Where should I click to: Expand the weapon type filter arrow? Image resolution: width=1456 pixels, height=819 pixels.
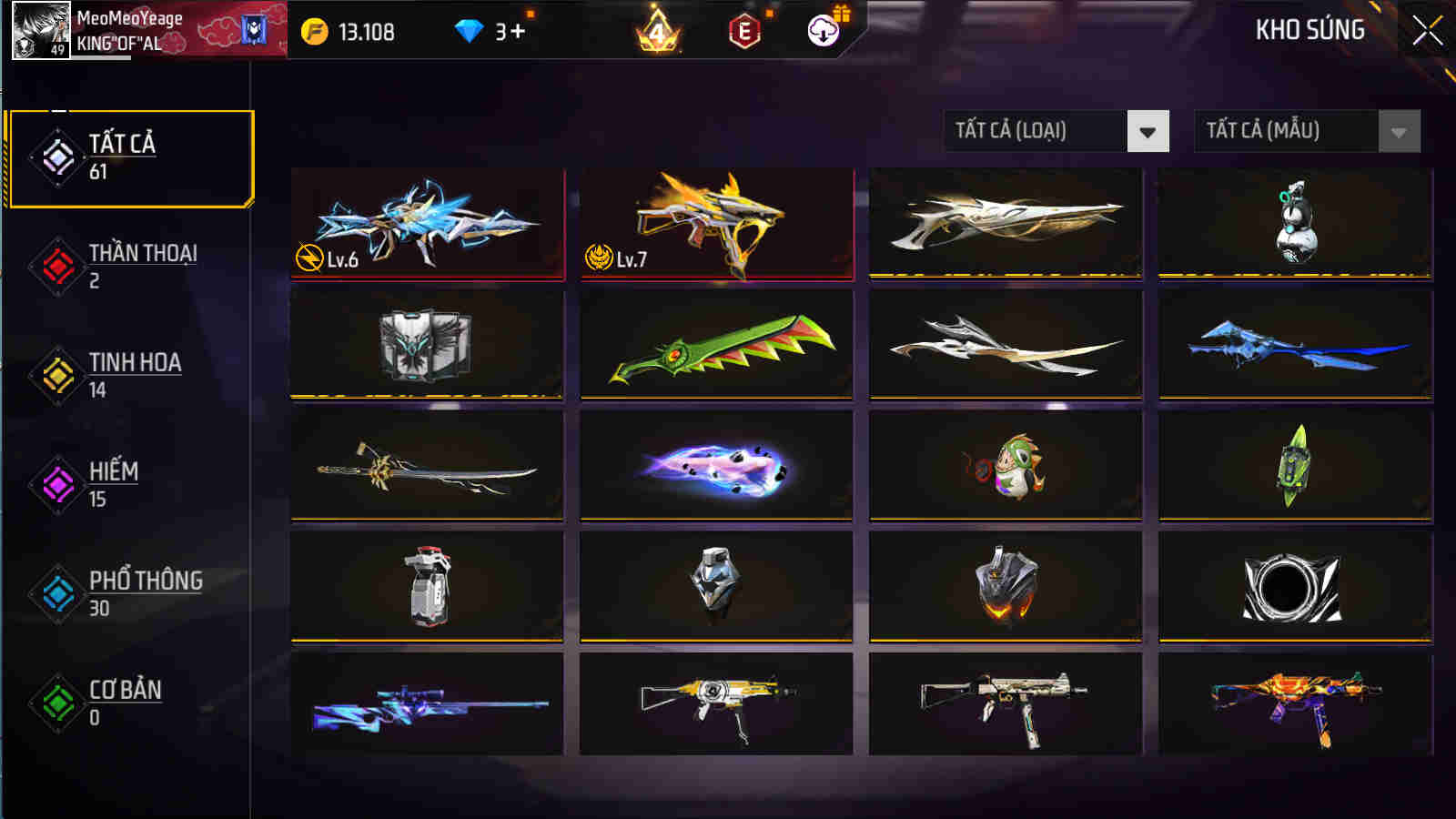1148,132
